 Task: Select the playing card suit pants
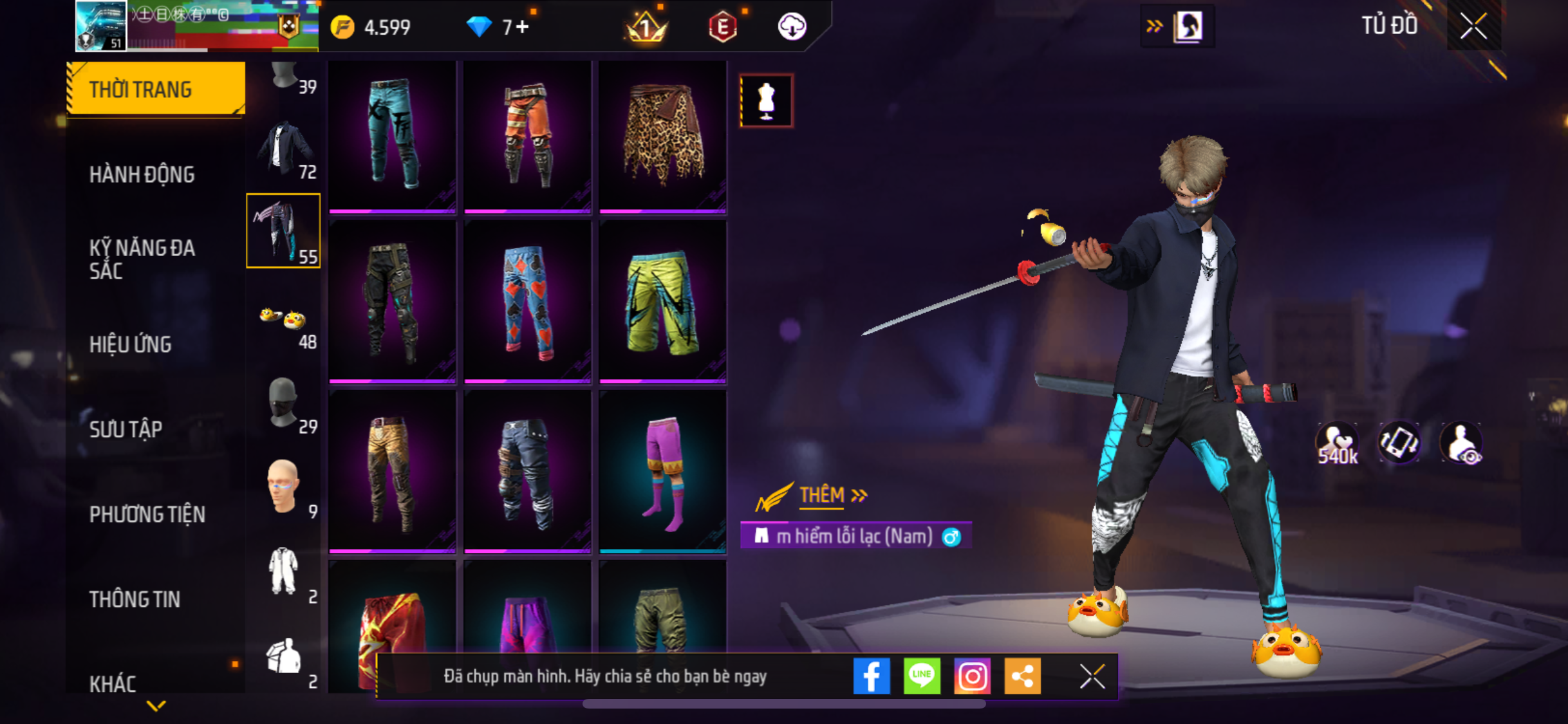tap(527, 301)
